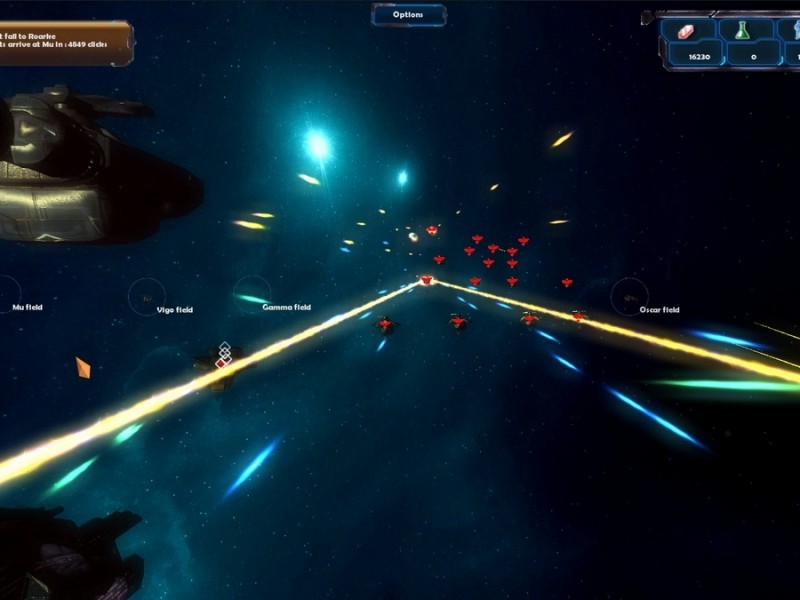This screenshot has width=800, height=600.
Task: Click the pink crystal resource icon
Action: click(x=686, y=31)
